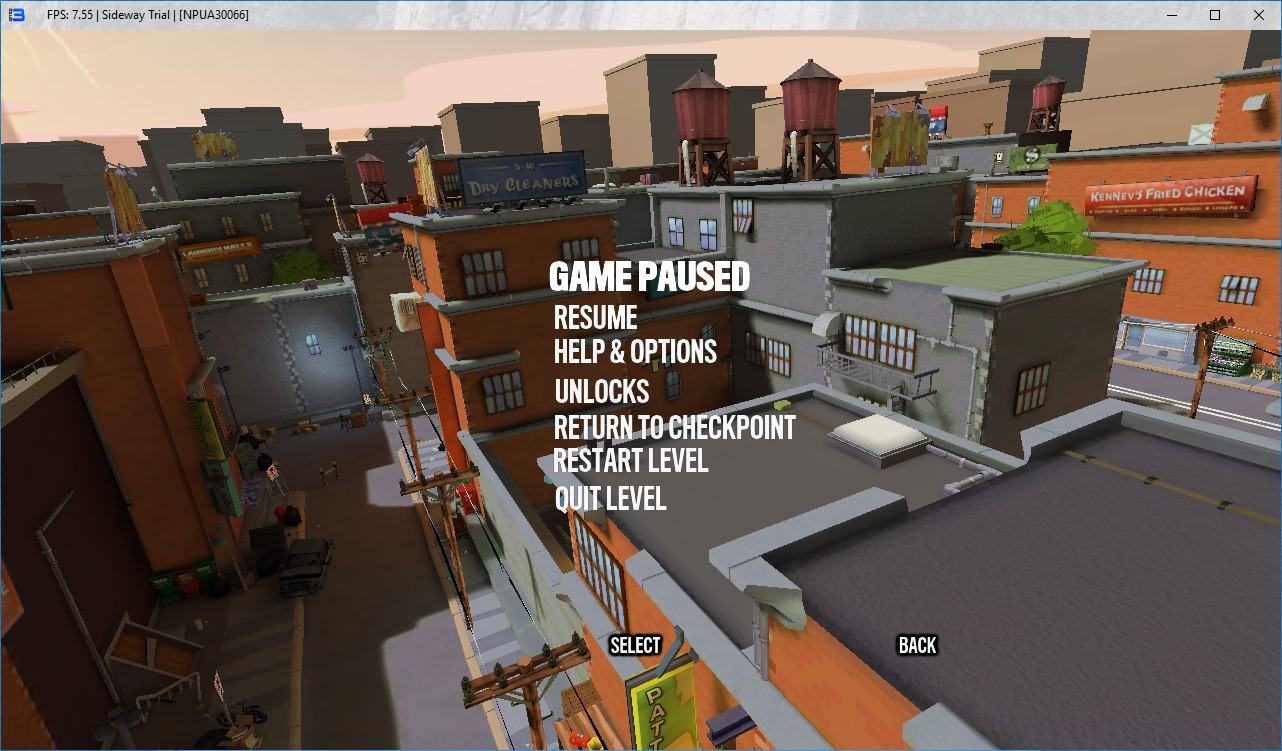Minimize the emulator window
The width and height of the screenshot is (1282, 751).
pyautogui.click(x=1169, y=15)
